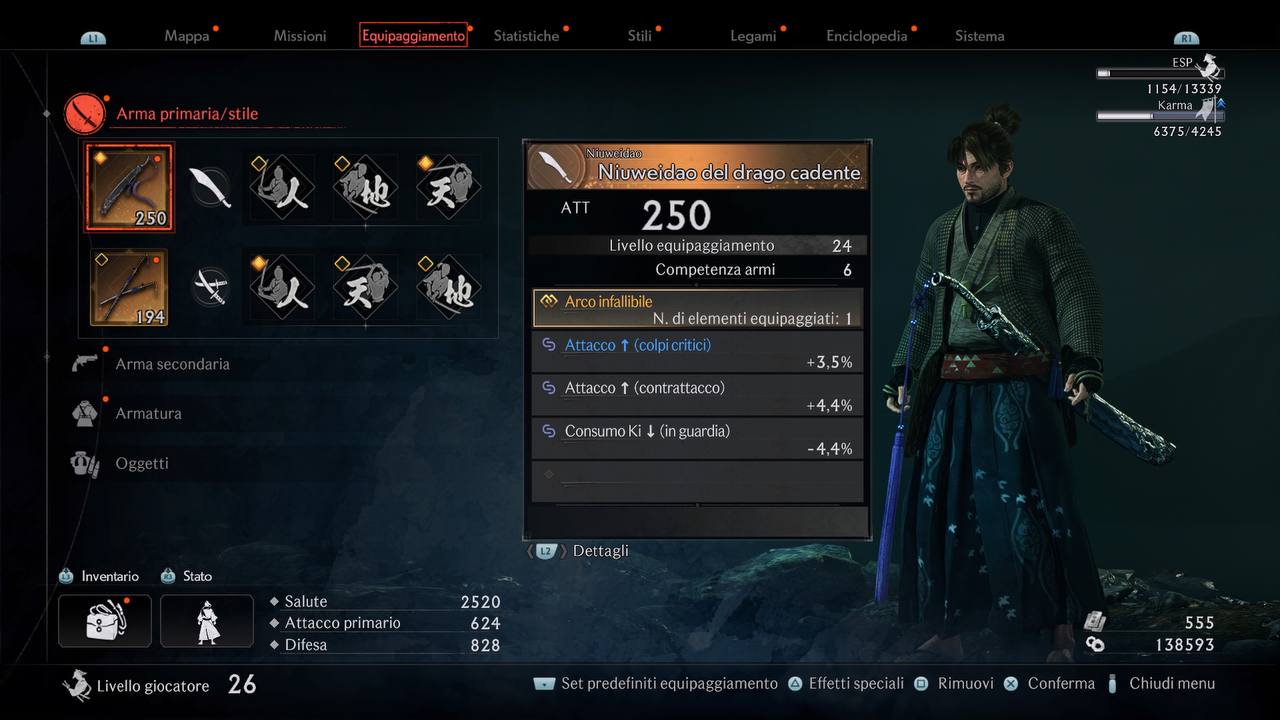Viewport: 1280px width, 720px height.
Task: Choose the Attacco (contrattacco) effect row
Action: click(698, 396)
